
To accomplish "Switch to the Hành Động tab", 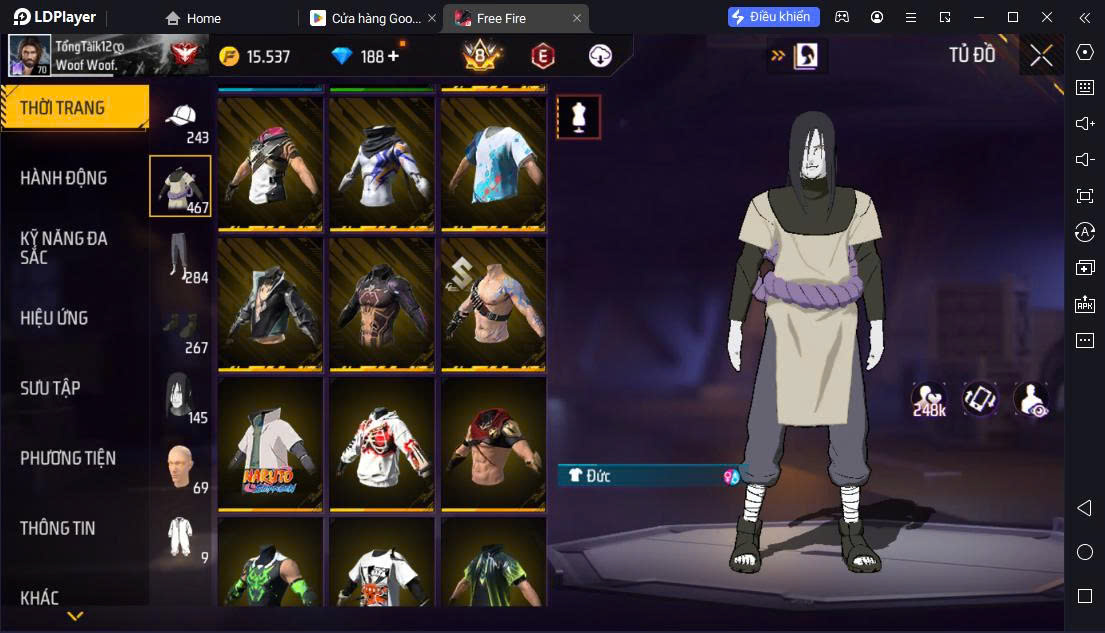I will pos(64,178).
